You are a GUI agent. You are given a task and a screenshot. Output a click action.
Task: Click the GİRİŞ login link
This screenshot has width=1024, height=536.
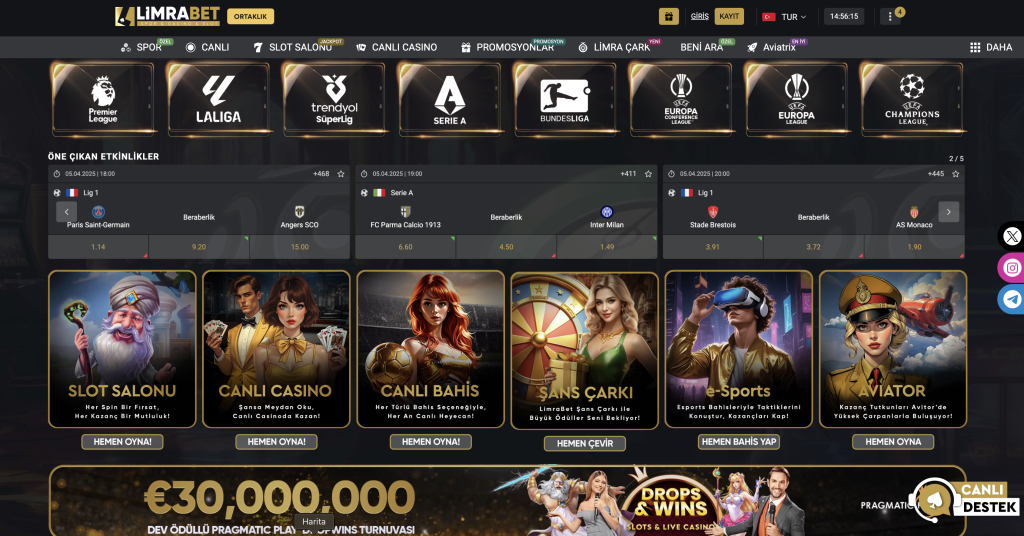(x=699, y=16)
